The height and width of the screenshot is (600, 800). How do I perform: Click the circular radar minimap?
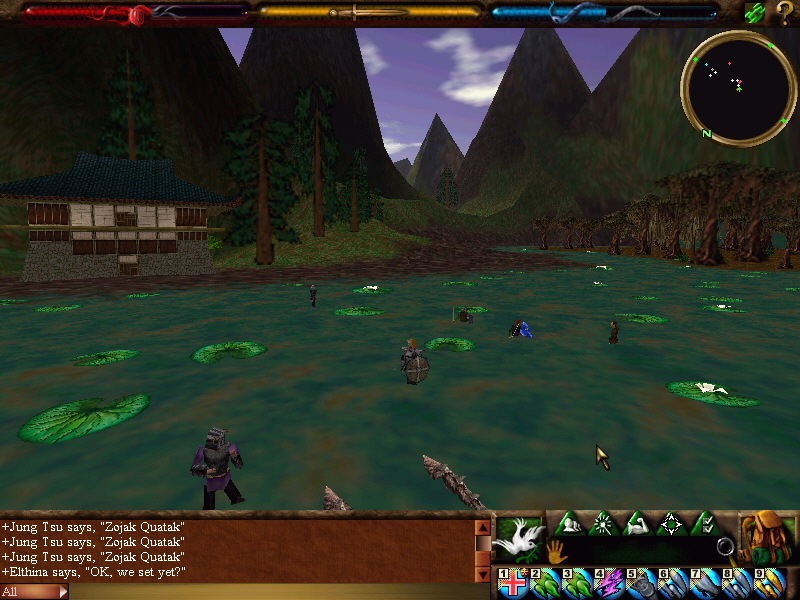tap(738, 89)
